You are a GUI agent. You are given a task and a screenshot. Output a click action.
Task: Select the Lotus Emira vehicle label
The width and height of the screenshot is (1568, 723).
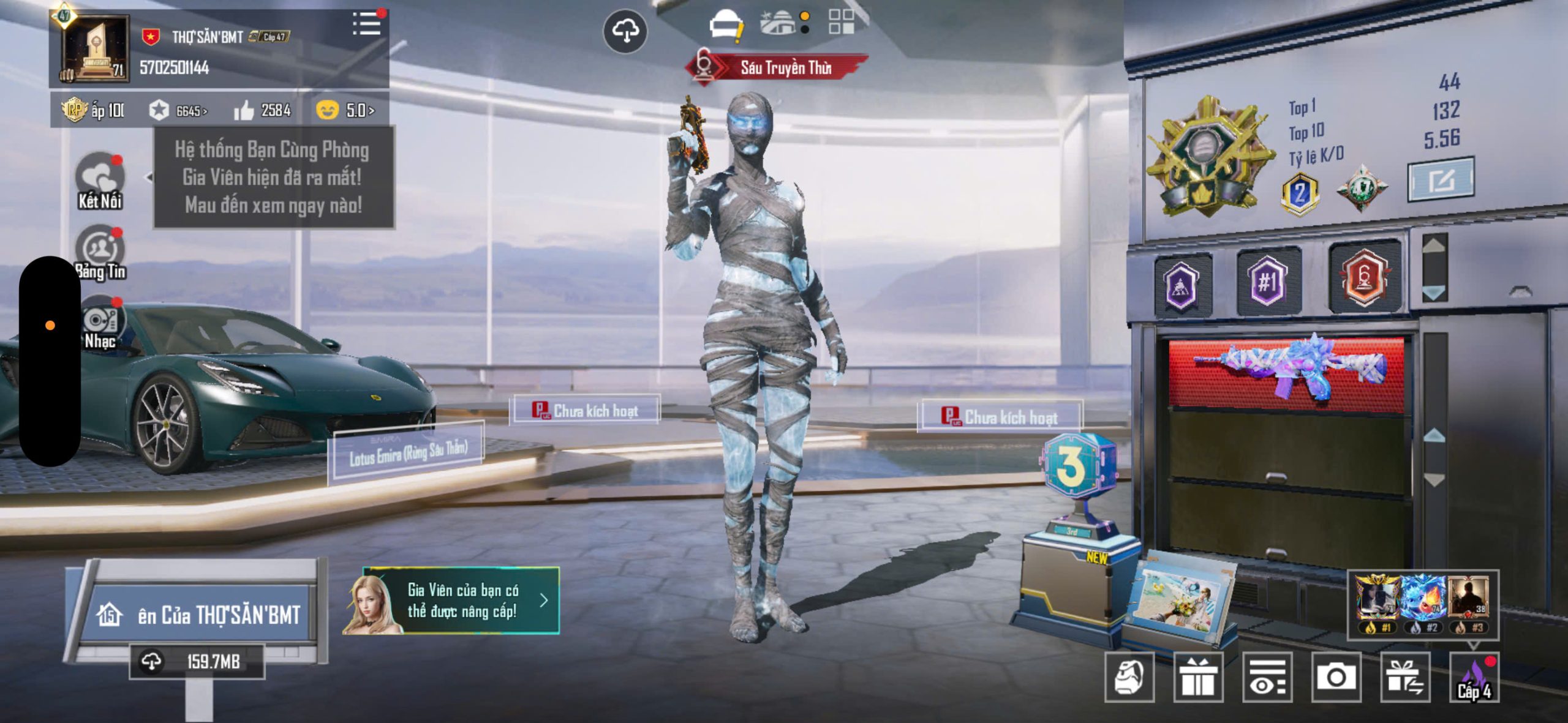tap(407, 453)
